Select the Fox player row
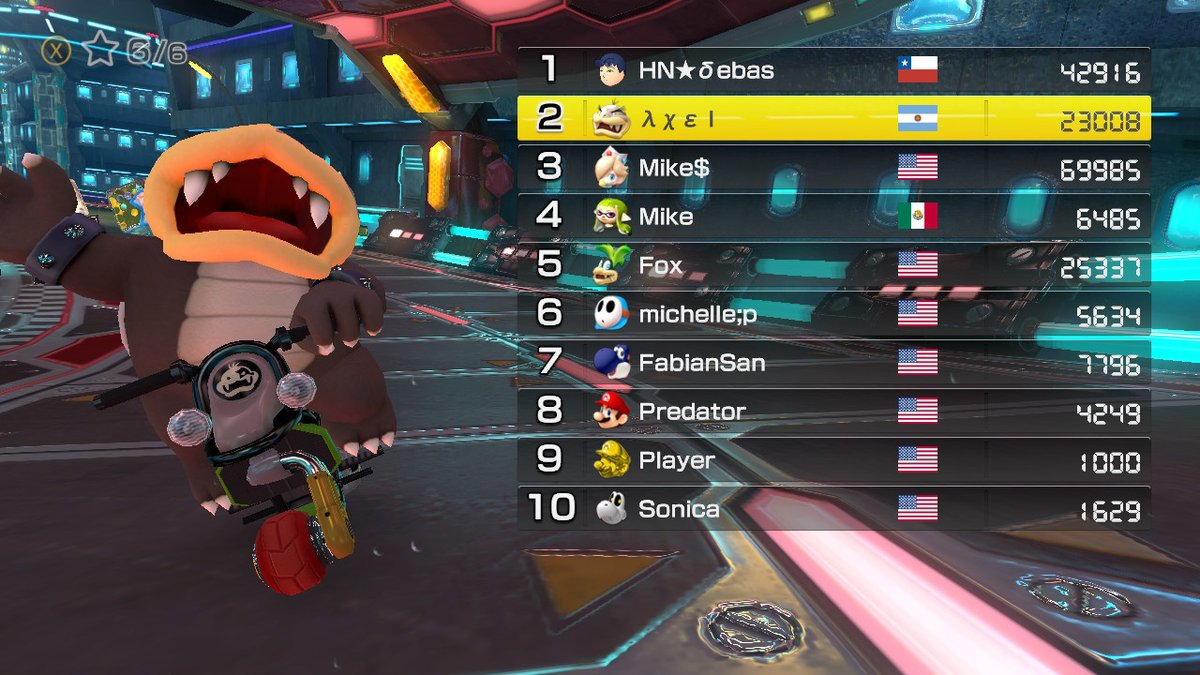 point(833,265)
